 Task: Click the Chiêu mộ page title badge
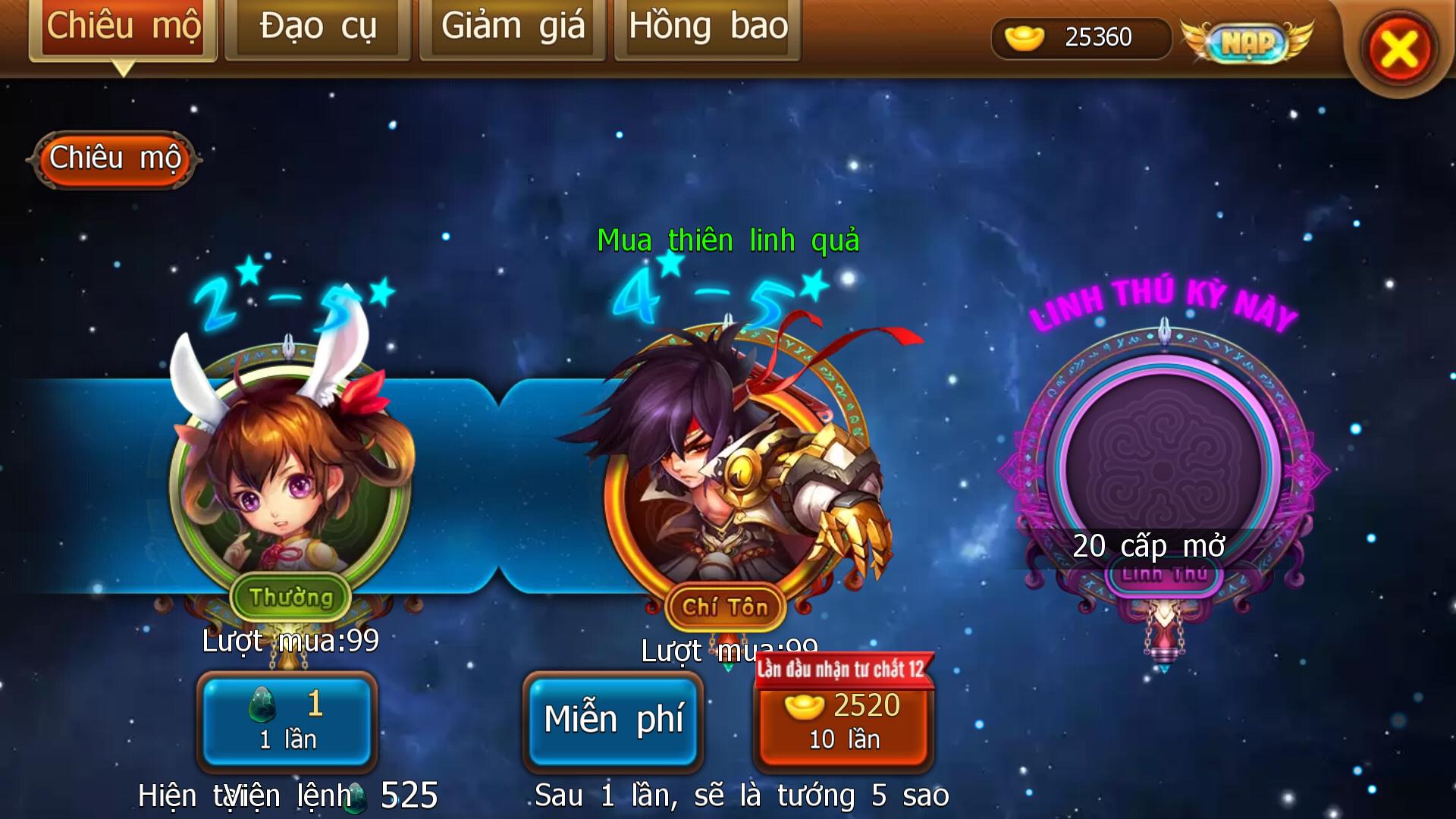pos(115,159)
